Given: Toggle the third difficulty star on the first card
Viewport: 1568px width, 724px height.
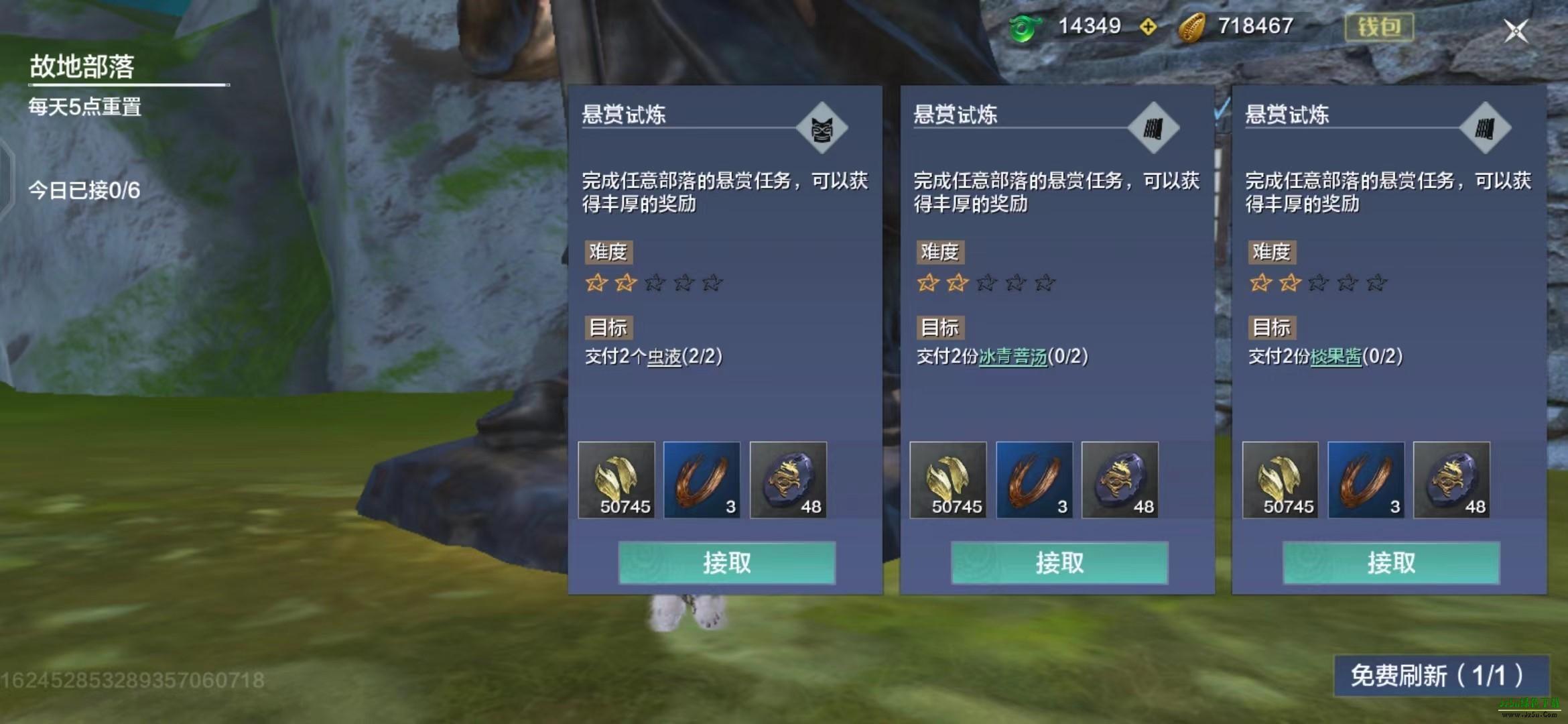Looking at the screenshot, I should [653, 284].
